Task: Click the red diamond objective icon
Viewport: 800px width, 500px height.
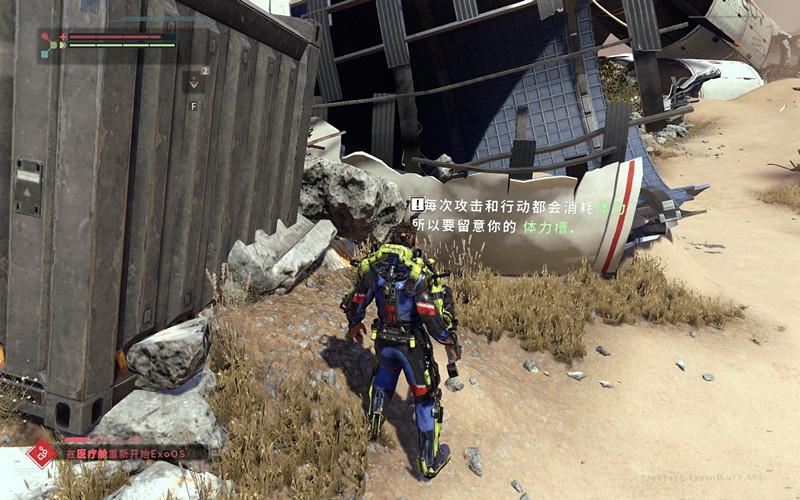Action: click(x=41, y=453)
